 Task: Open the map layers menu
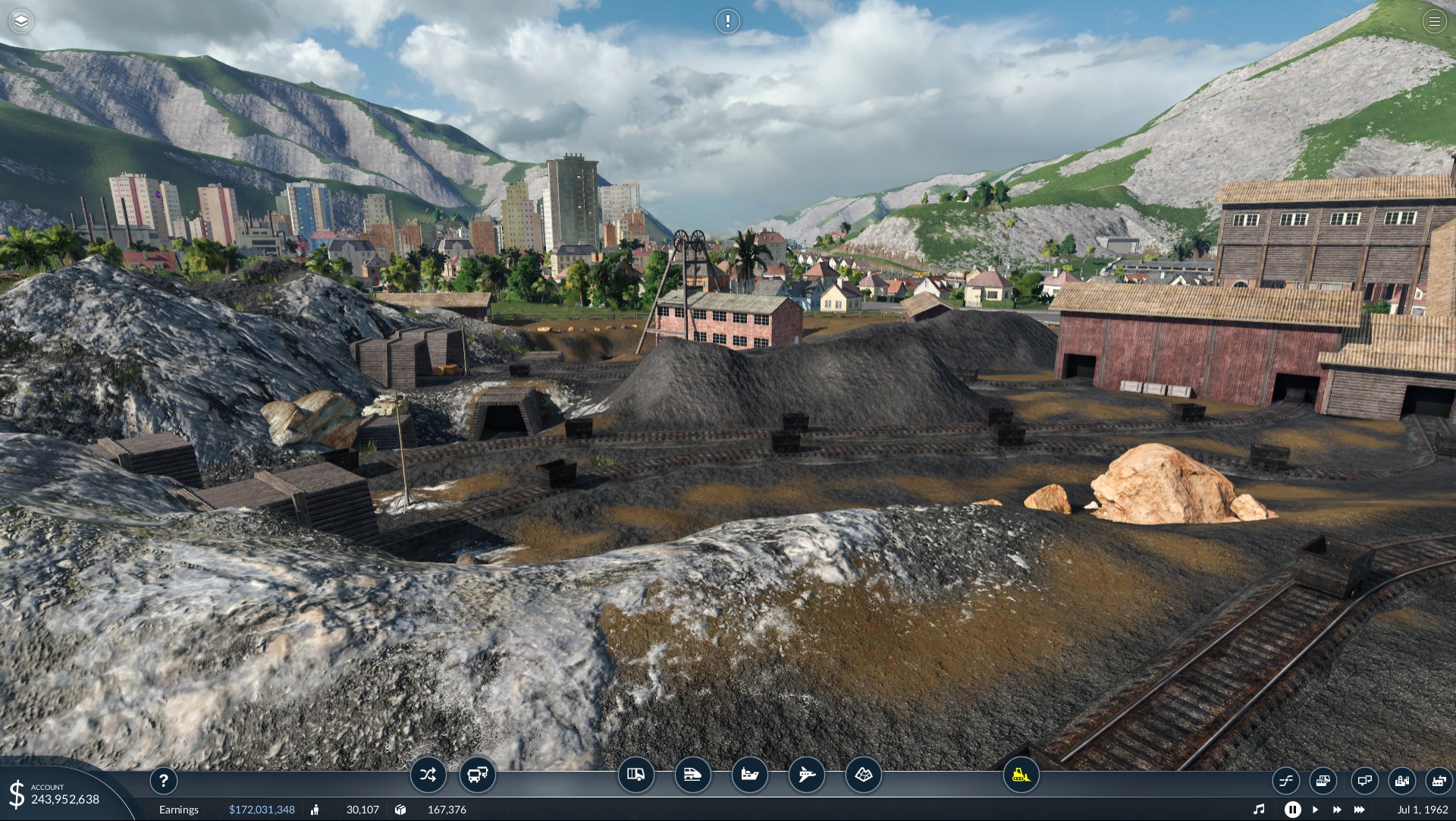[x=21, y=21]
